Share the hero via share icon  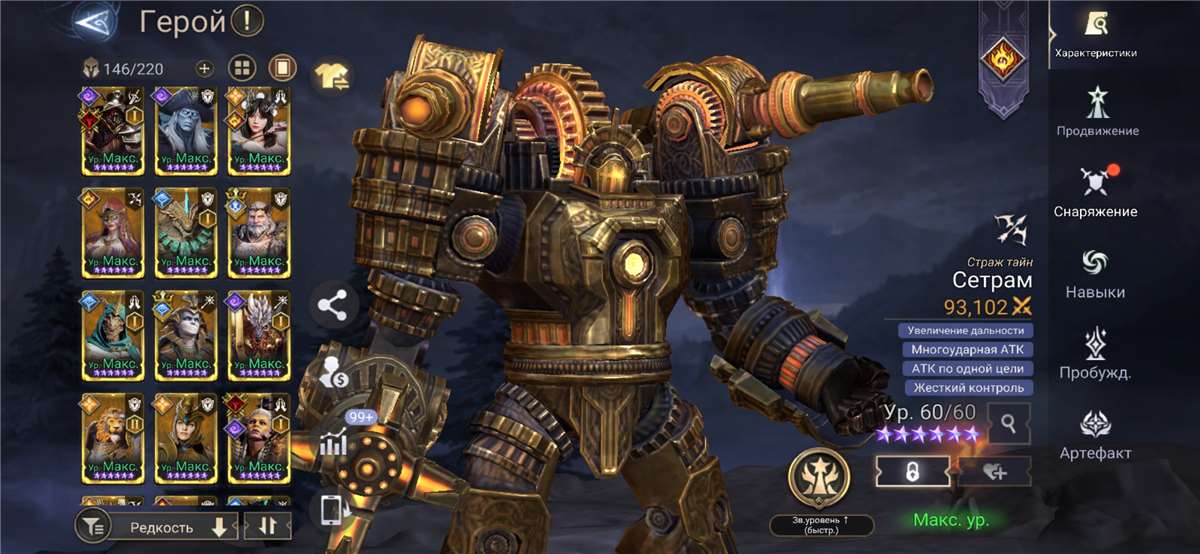pyautogui.click(x=334, y=306)
